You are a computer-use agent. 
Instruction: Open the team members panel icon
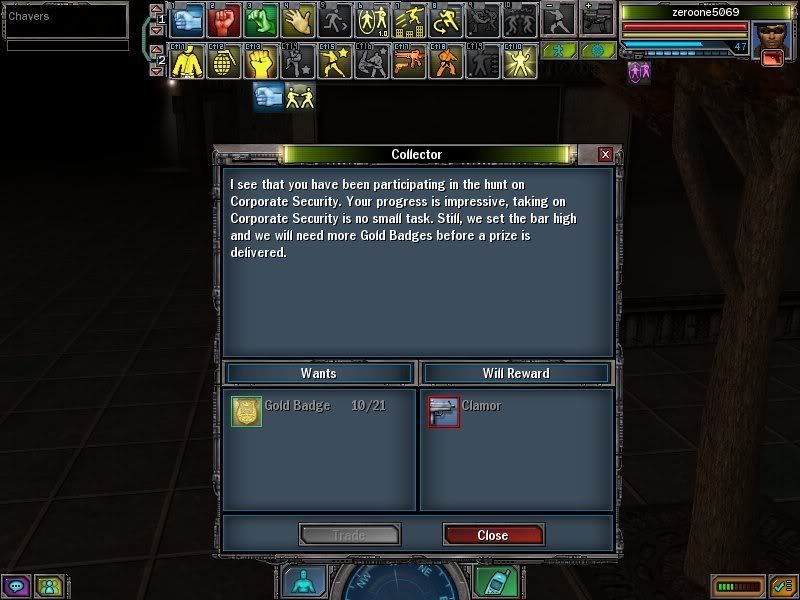[46, 585]
